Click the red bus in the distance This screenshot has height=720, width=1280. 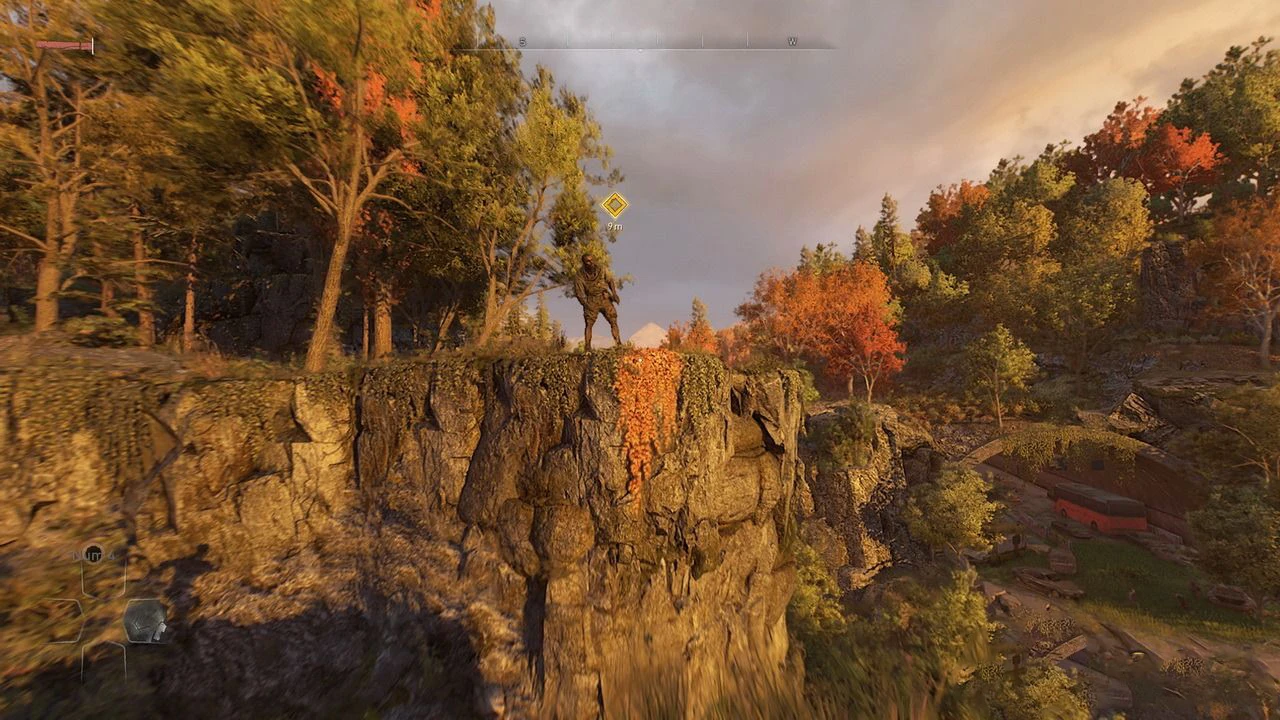click(x=1101, y=507)
